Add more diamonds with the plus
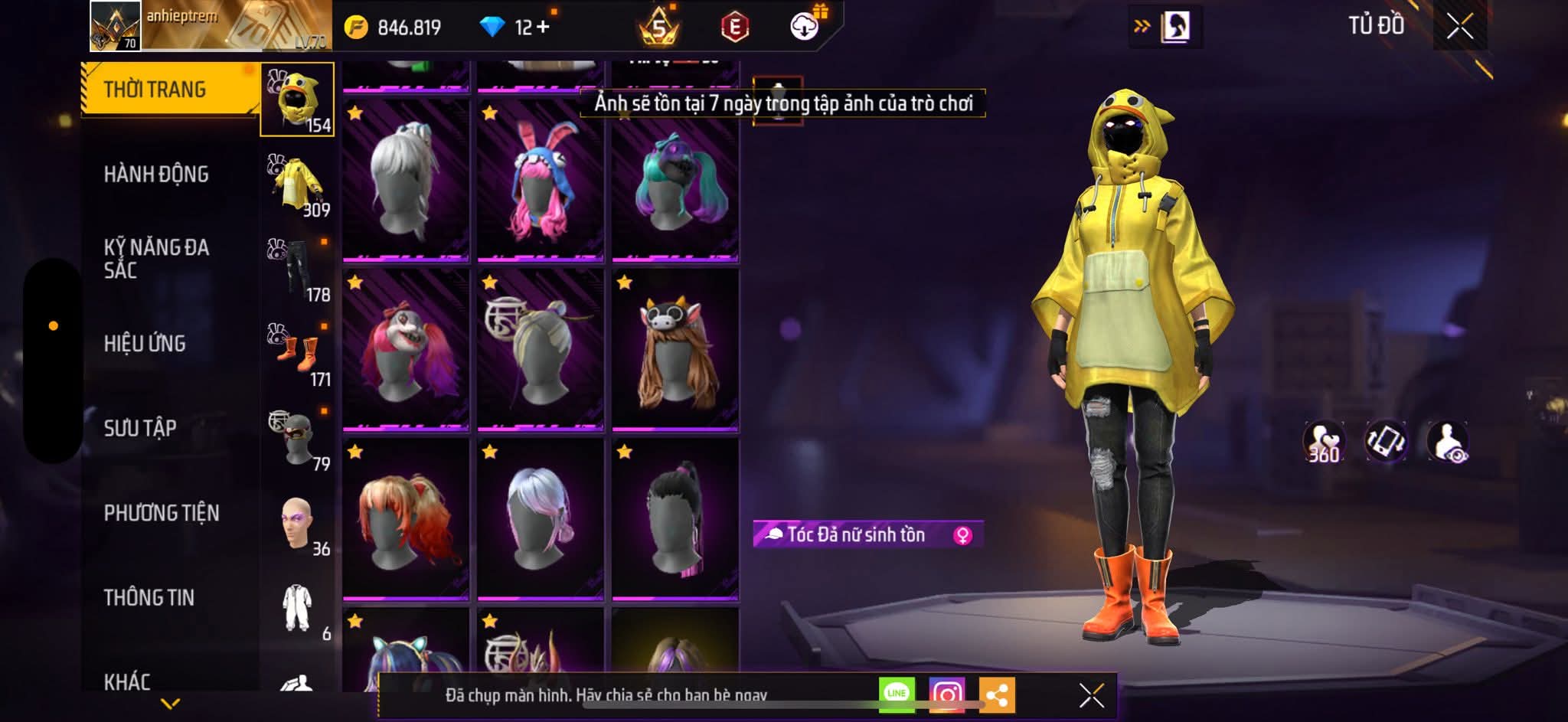This screenshot has height=722, width=1568. click(x=543, y=27)
